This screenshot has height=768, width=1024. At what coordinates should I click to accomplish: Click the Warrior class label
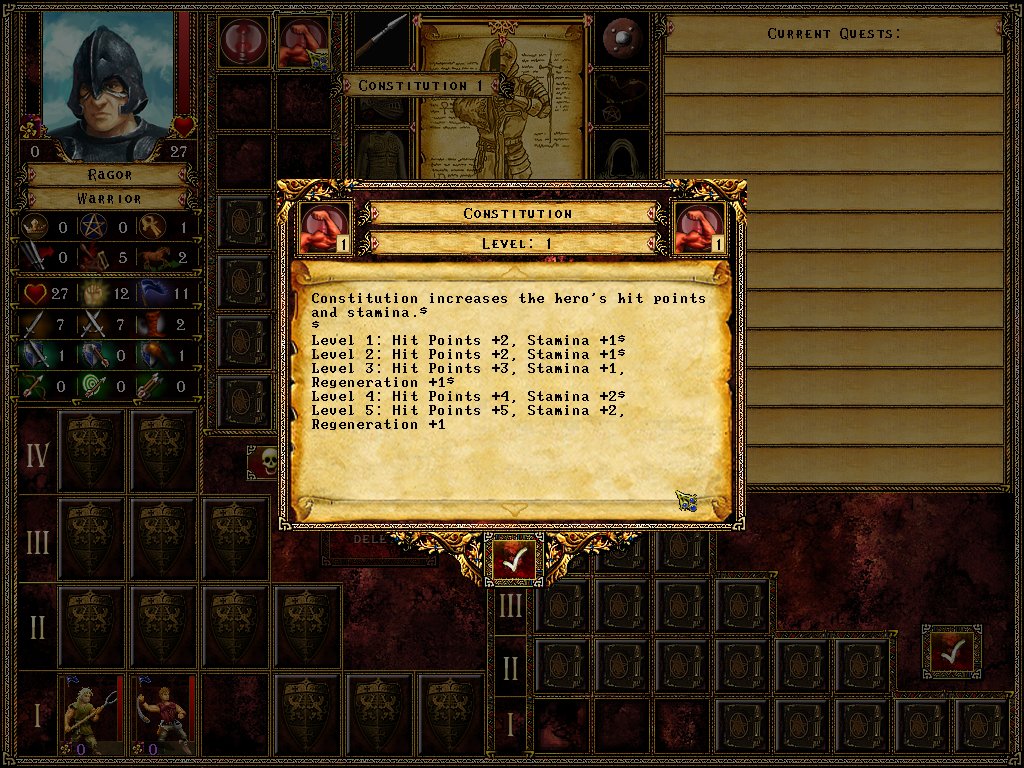[x=109, y=198]
